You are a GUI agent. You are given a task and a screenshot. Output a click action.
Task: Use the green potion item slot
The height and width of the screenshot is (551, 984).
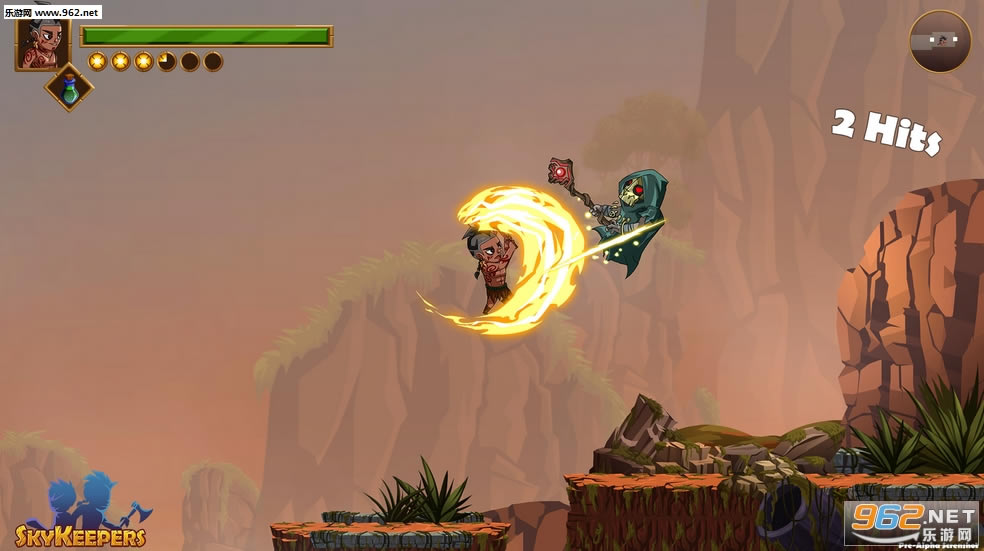click(x=69, y=88)
